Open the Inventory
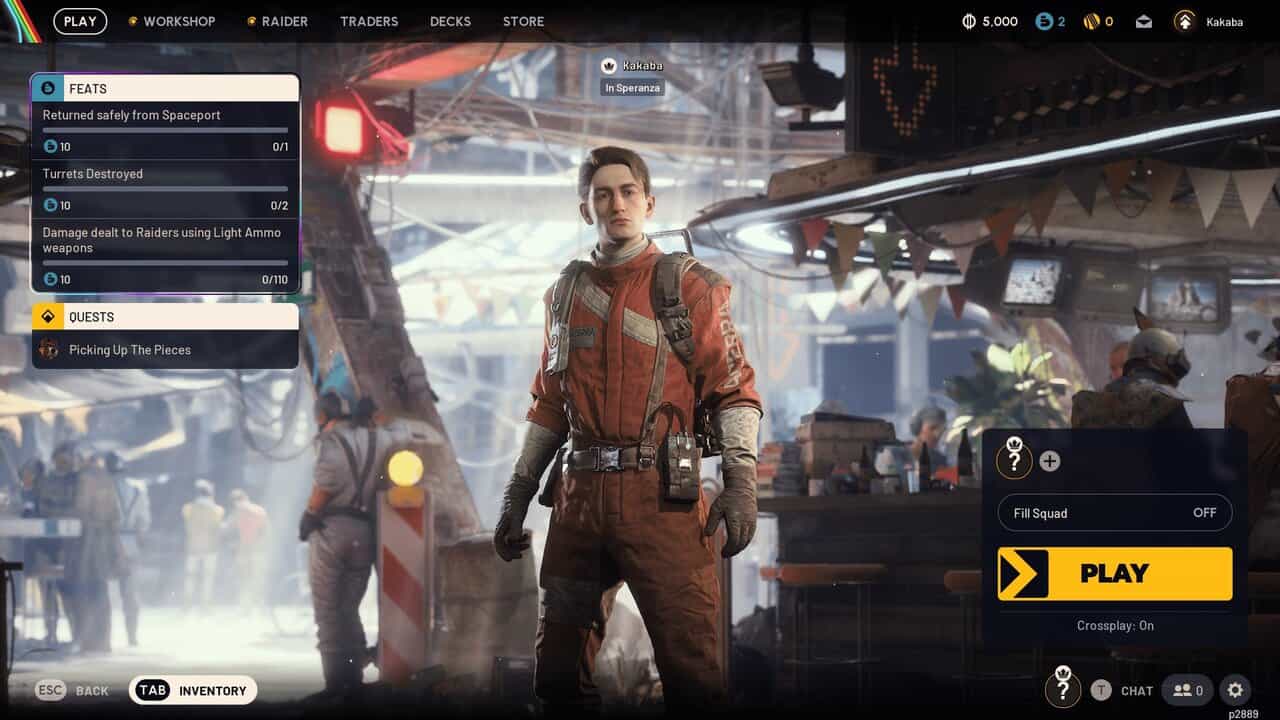The height and width of the screenshot is (720, 1280). tap(193, 690)
